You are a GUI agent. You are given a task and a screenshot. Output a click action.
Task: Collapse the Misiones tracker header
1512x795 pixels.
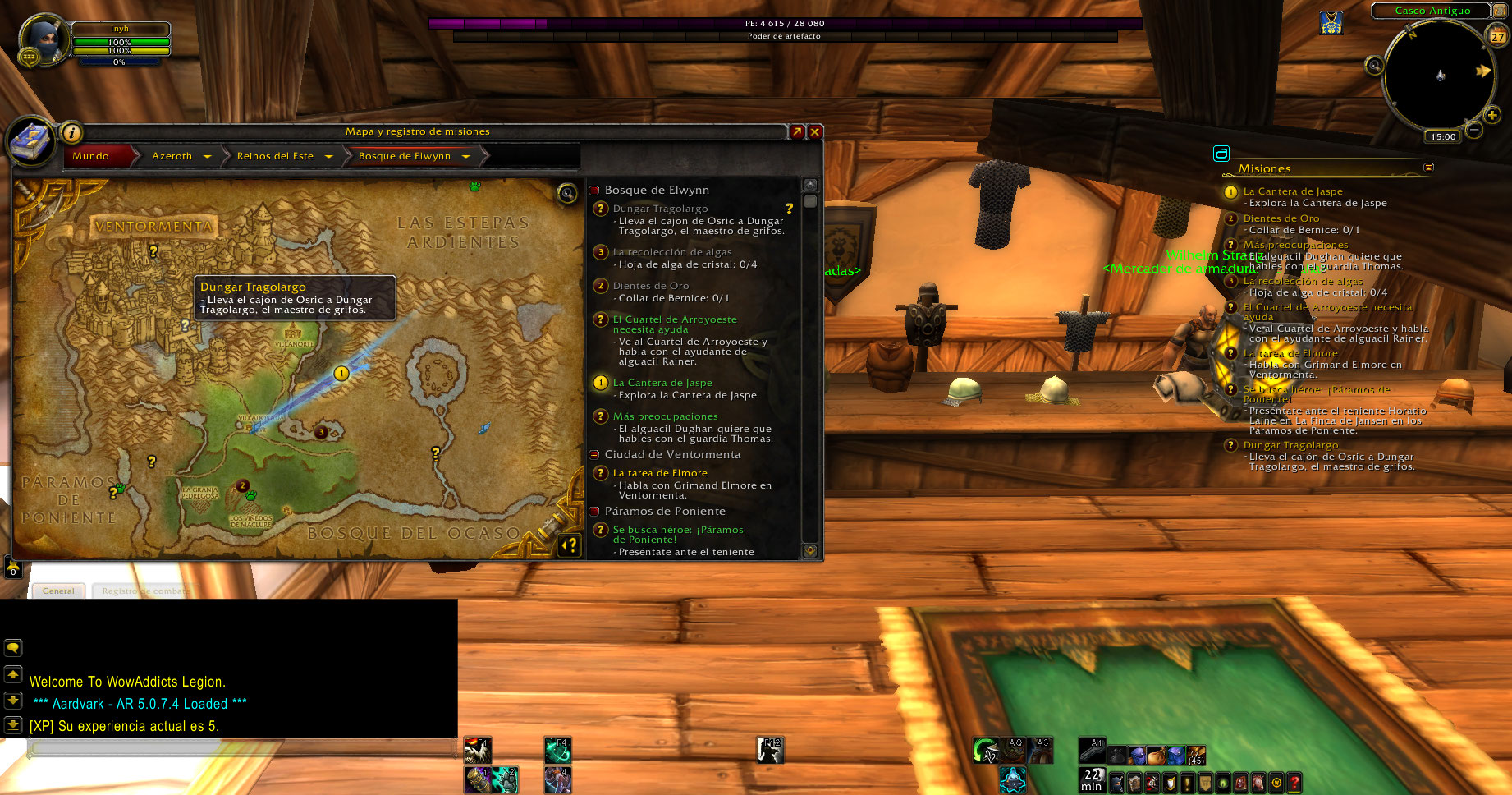[x=1428, y=168]
